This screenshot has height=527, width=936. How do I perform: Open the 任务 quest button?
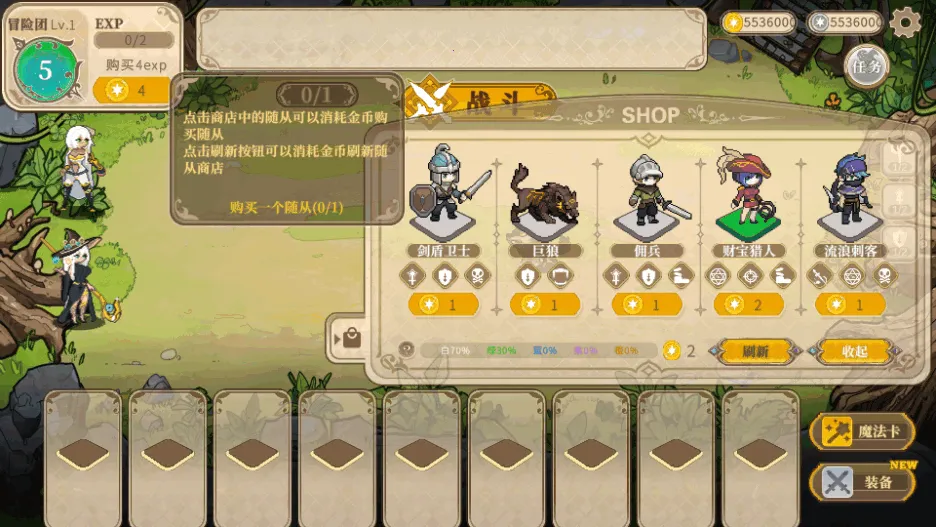[866, 67]
